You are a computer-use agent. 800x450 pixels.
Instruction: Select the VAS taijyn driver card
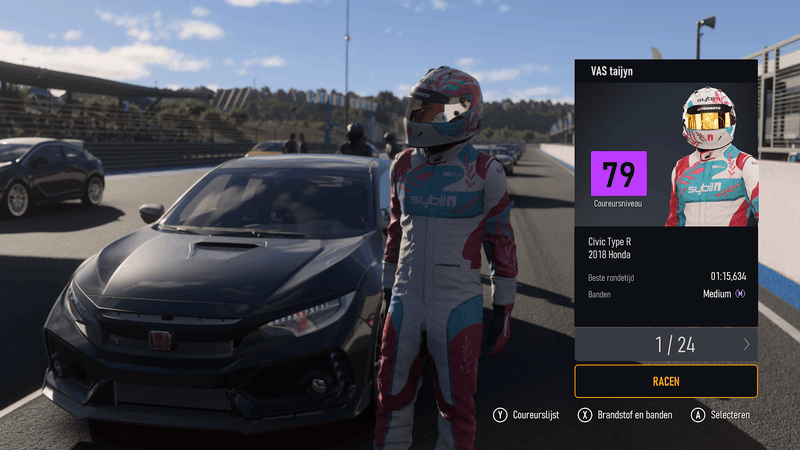665,190
